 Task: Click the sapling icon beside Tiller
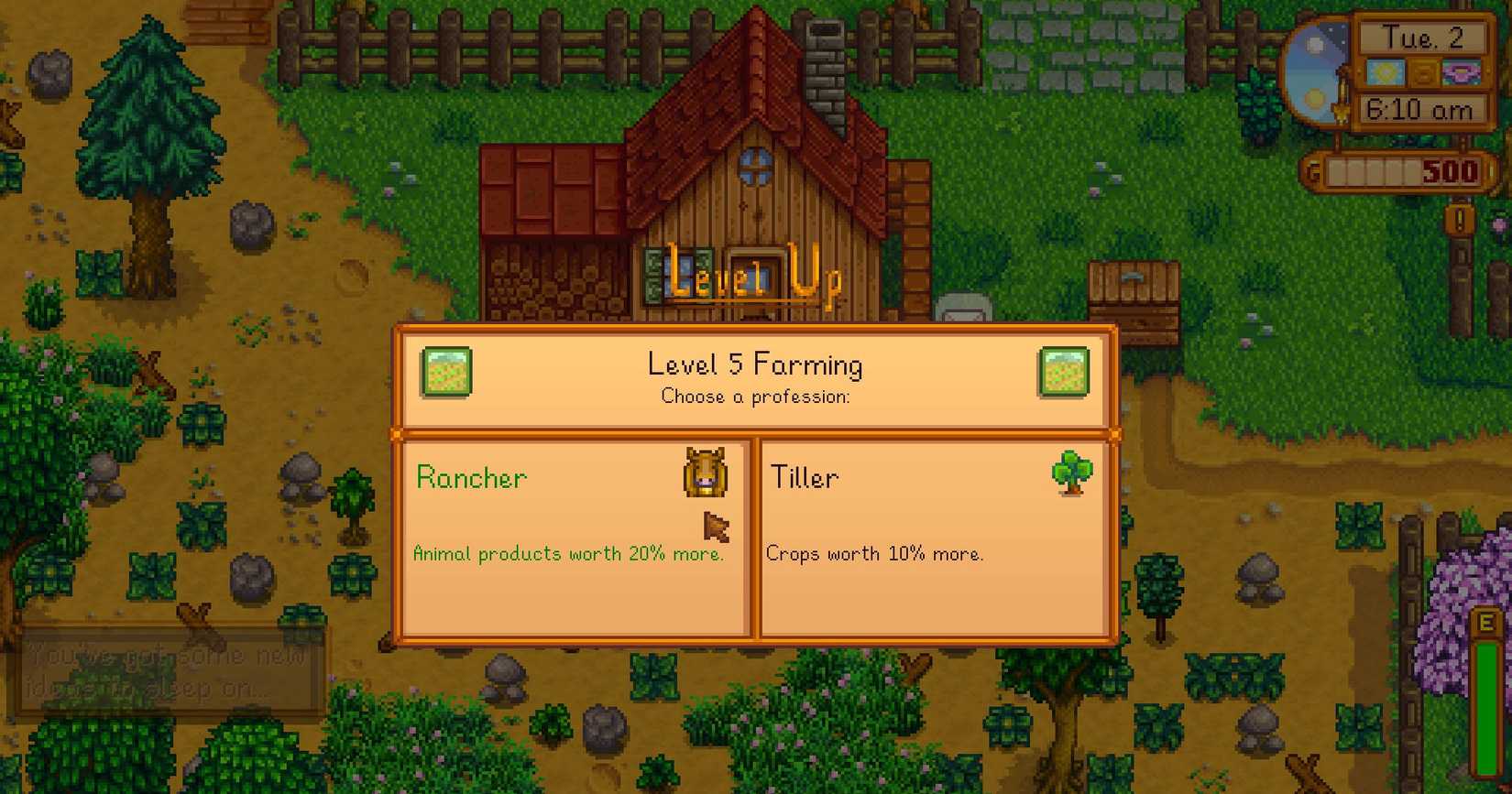(1072, 473)
